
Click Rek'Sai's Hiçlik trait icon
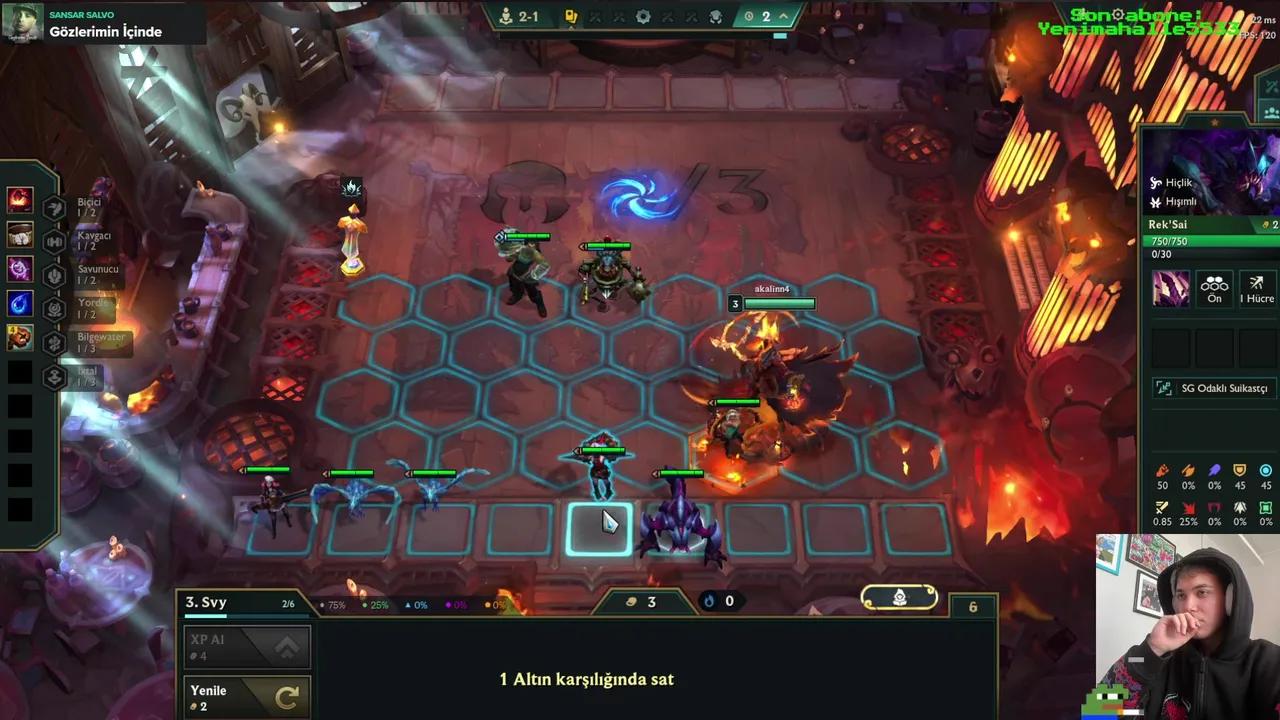click(1157, 183)
